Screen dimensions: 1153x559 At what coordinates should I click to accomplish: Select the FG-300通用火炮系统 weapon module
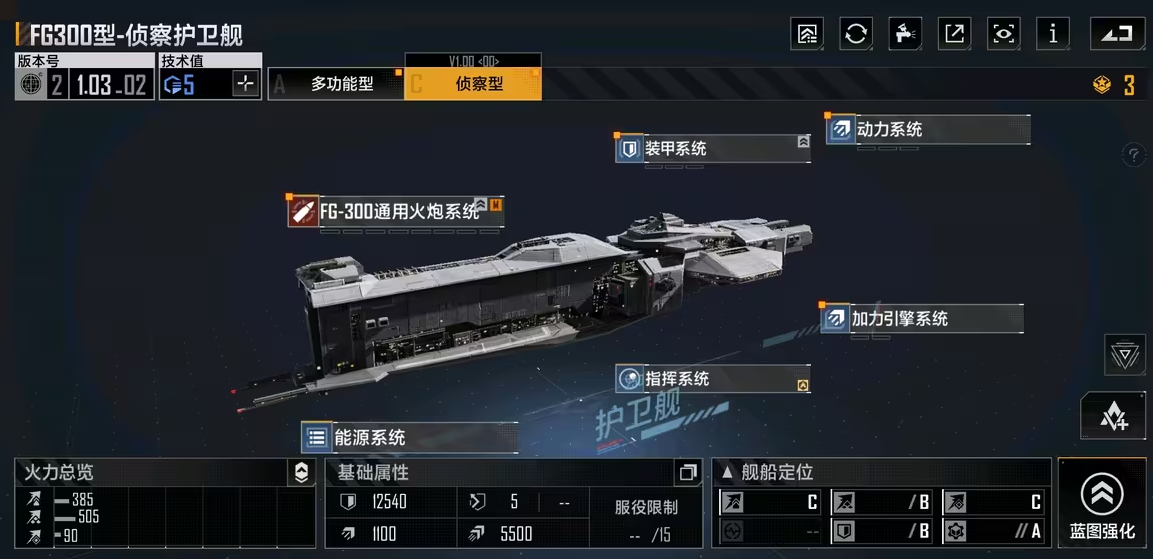[396, 212]
